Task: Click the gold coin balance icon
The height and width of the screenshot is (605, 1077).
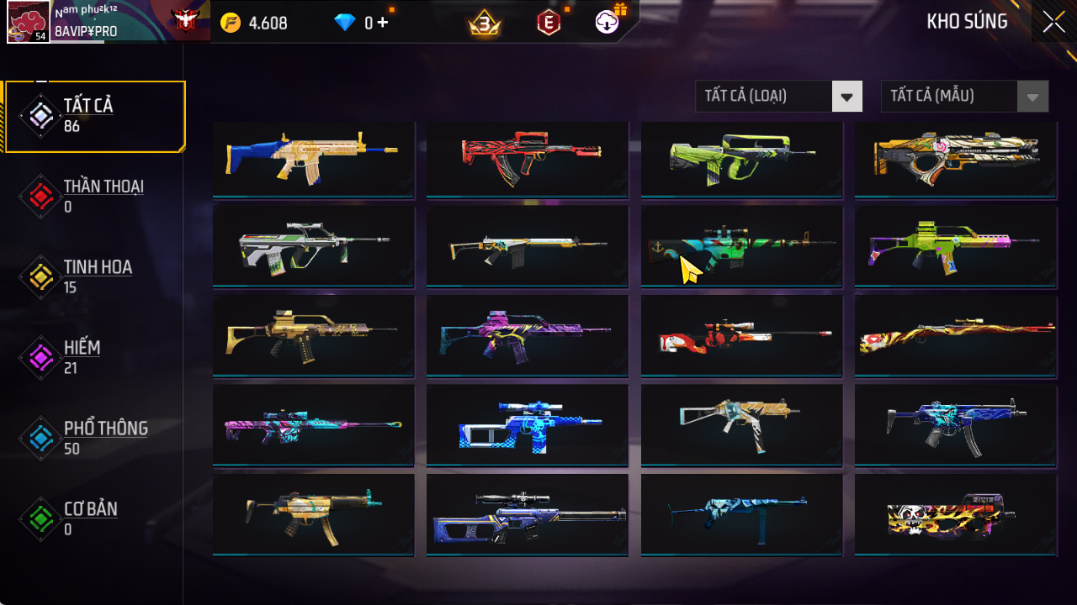Action: pyautogui.click(x=231, y=23)
